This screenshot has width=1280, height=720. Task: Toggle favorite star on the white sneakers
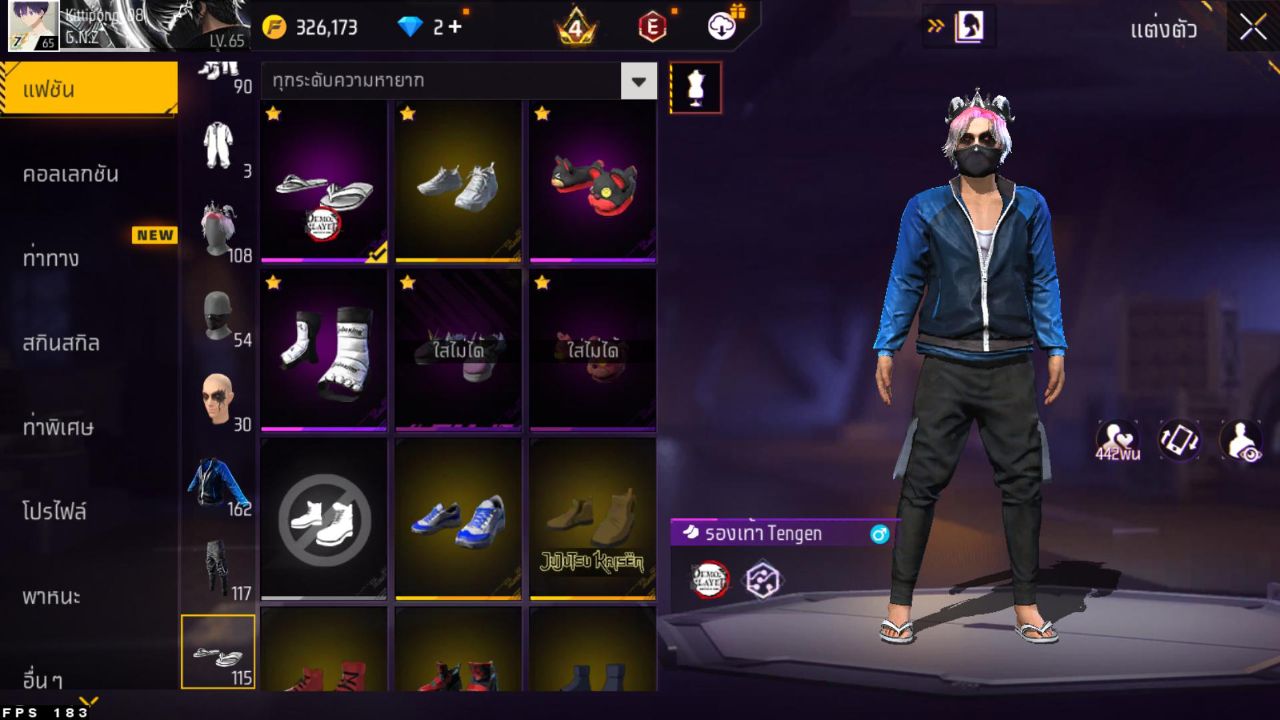pos(406,114)
